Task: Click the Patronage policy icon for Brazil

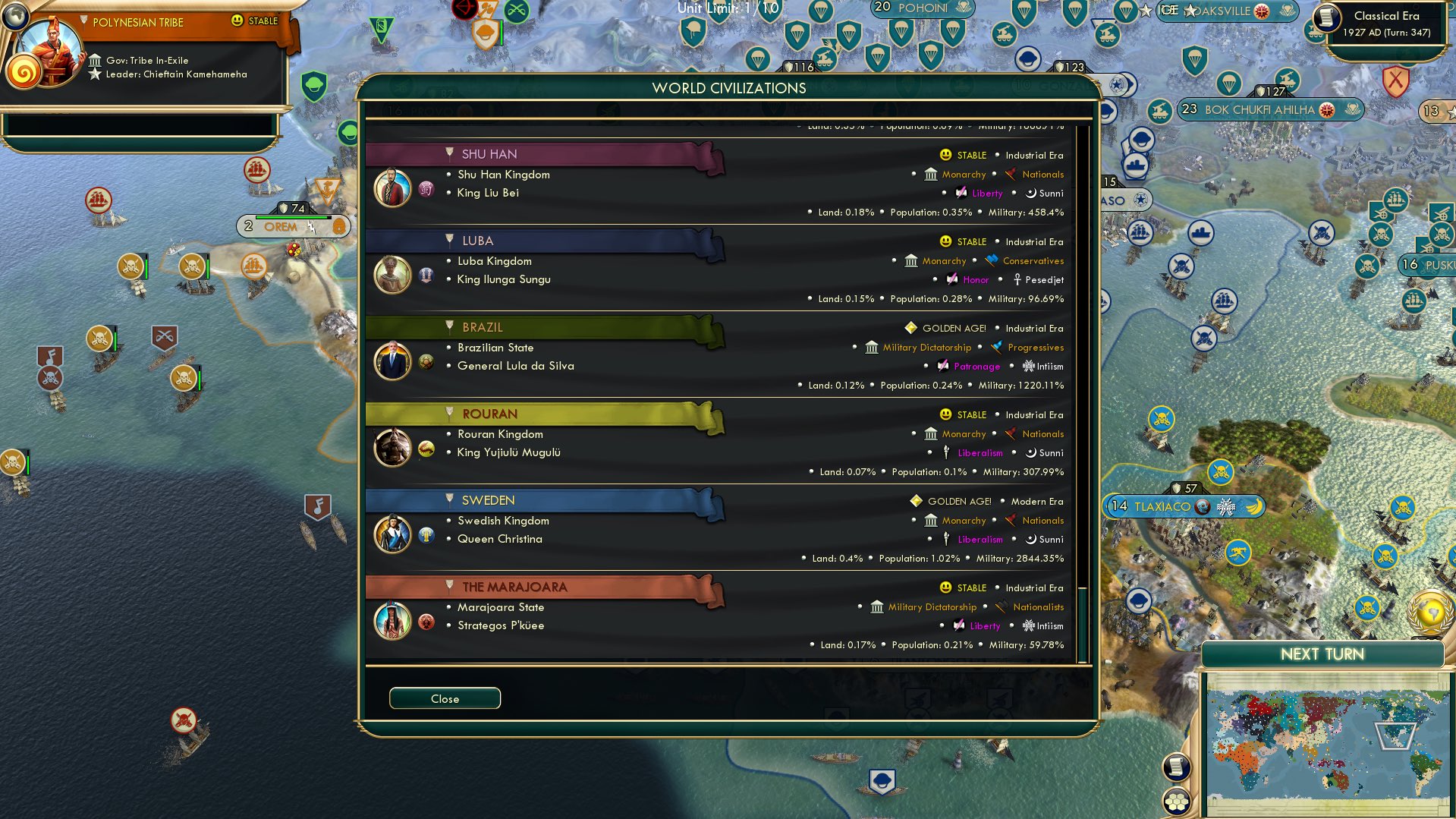Action: tap(942, 367)
